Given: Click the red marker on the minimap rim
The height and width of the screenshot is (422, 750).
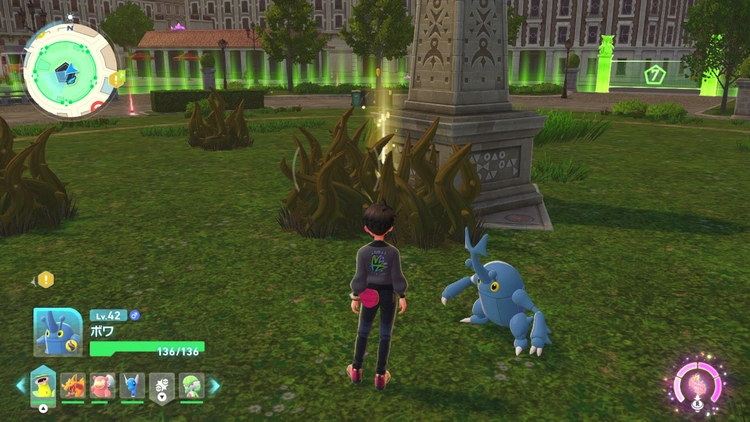Looking at the screenshot, I should (x=96, y=104).
